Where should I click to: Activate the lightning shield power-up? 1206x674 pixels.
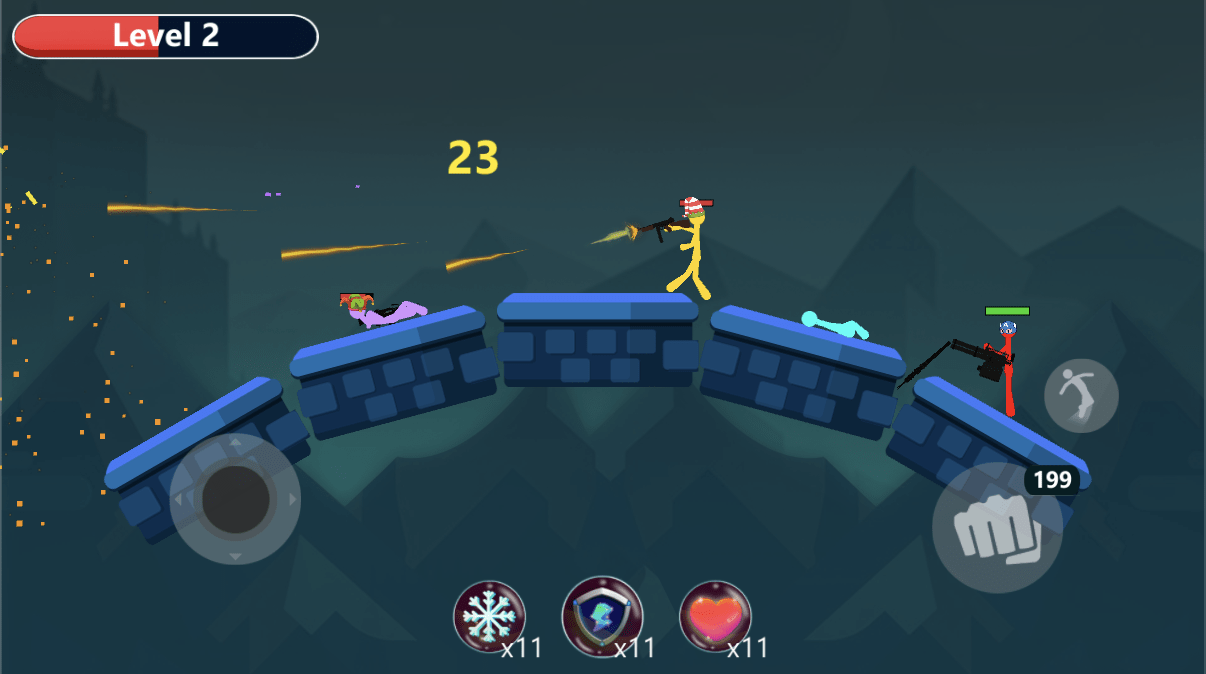(x=602, y=617)
